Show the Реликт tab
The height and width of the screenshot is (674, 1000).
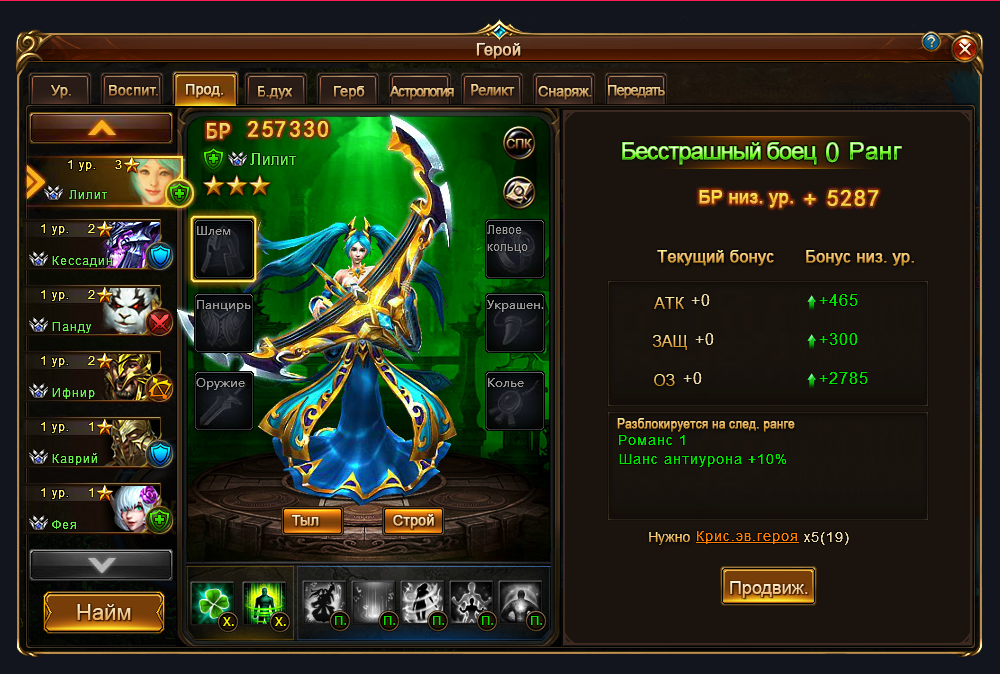coord(492,90)
